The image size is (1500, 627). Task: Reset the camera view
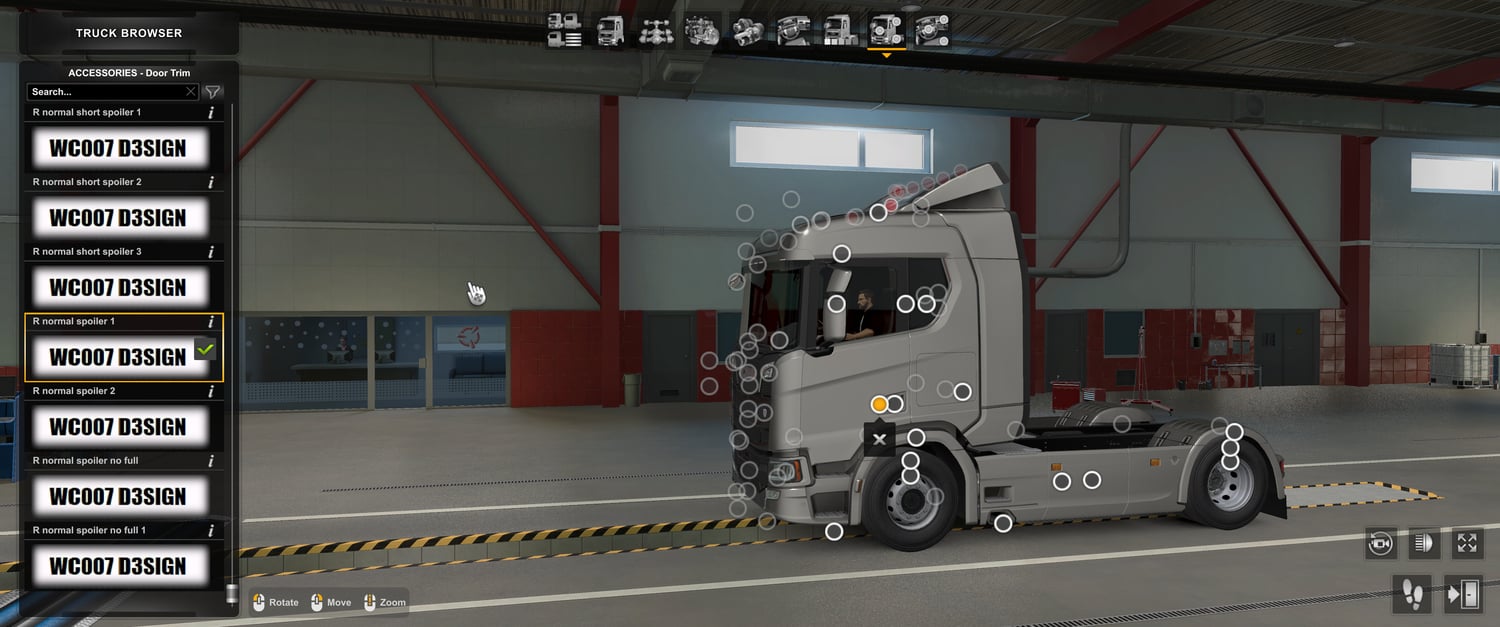(x=1381, y=543)
